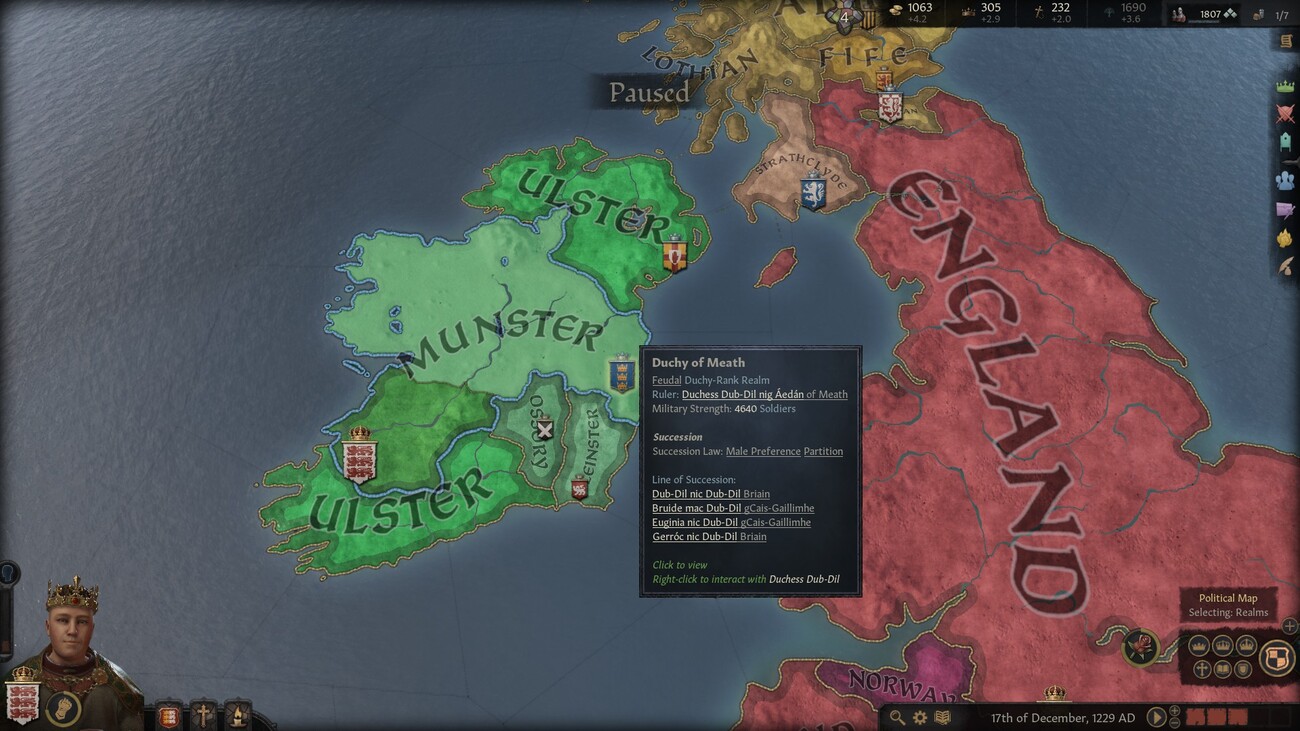Switch to the faith cross map mode
The width and height of the screenshot is (1300, 731).
pos(1203,669)
